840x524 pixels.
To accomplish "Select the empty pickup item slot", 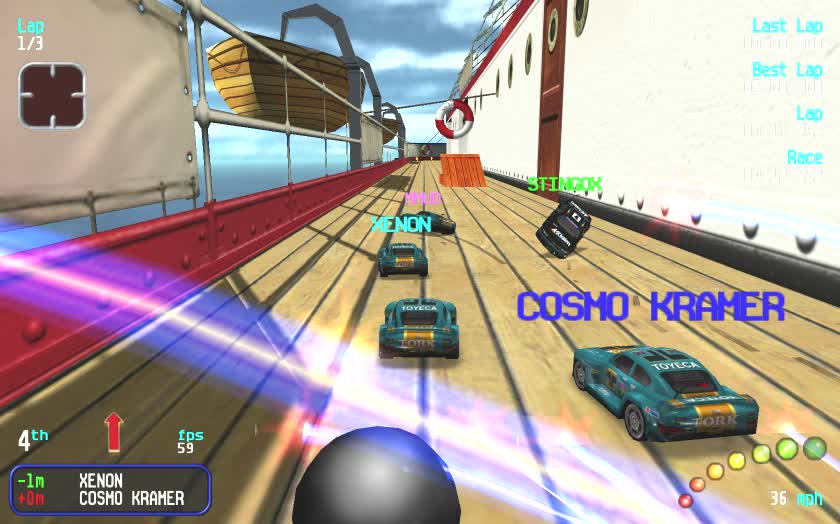I will (x=52, y=96).
